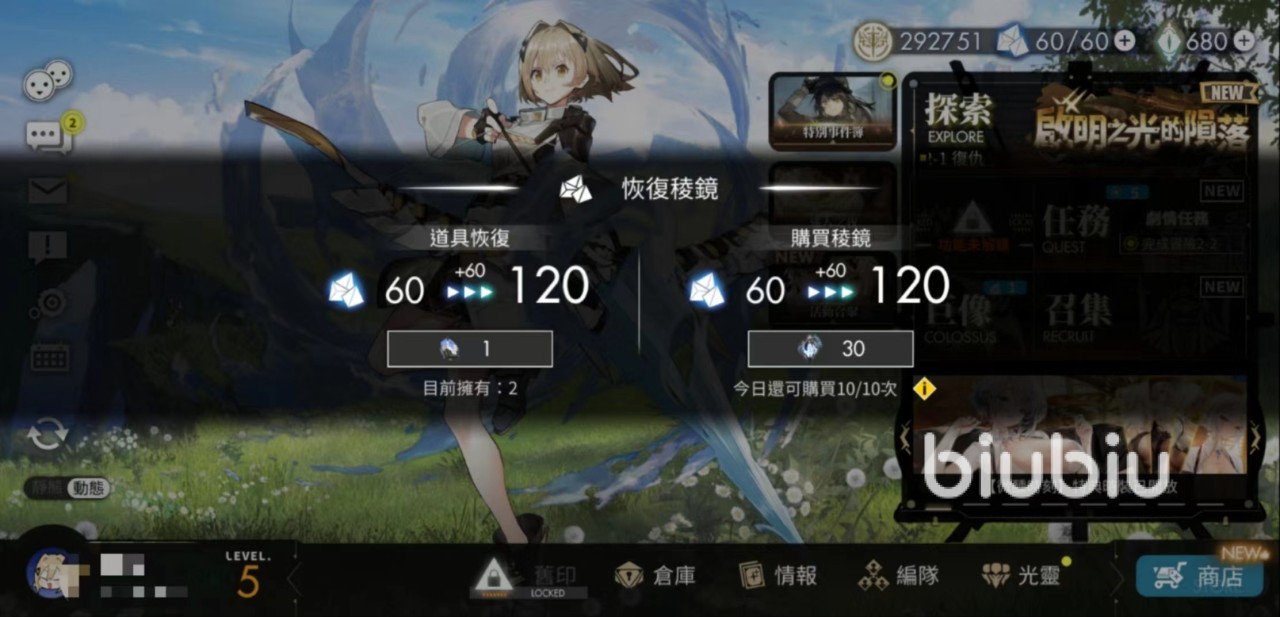Use 1 item to restore prisms
Viewport: 1280px width, 617px height.
click(x=470, y=349)
